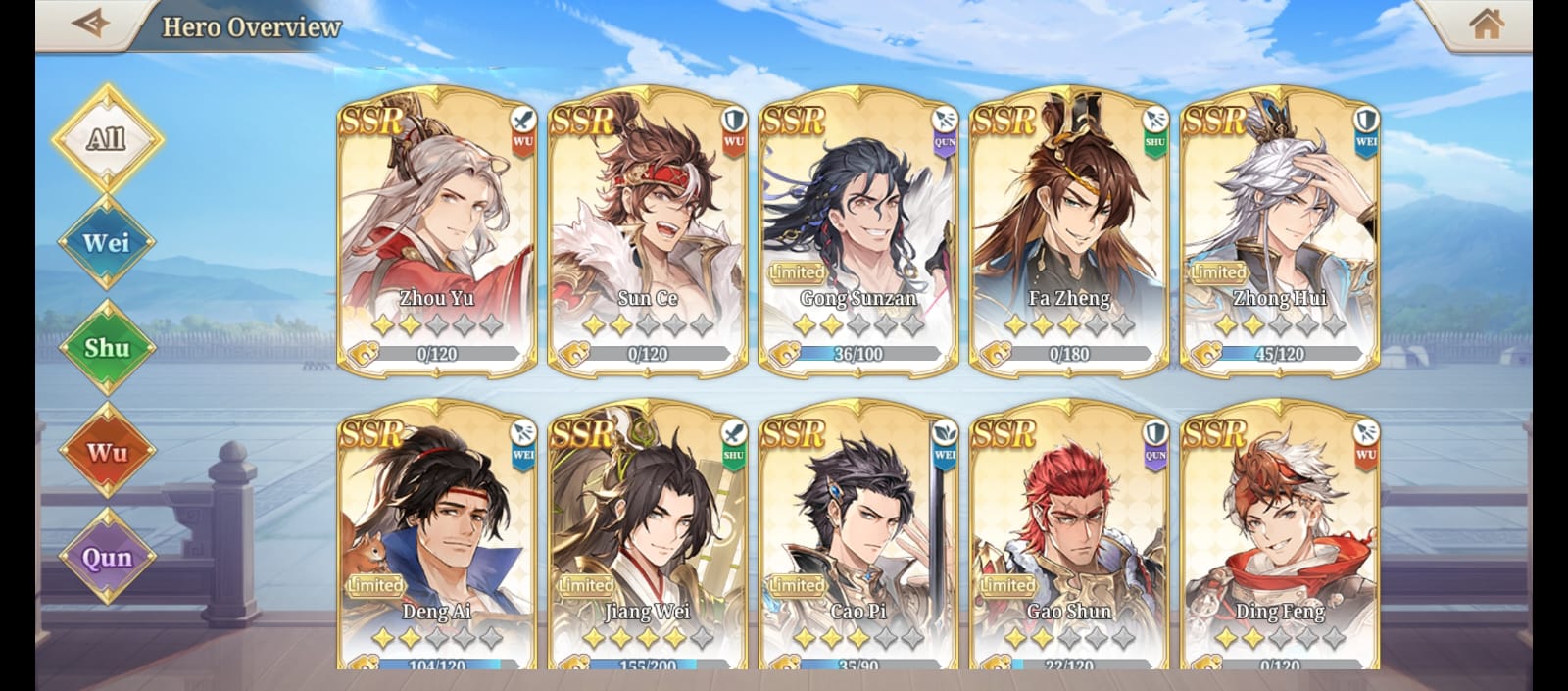
Task: Select the Wu faction tab
Action: 107,452
